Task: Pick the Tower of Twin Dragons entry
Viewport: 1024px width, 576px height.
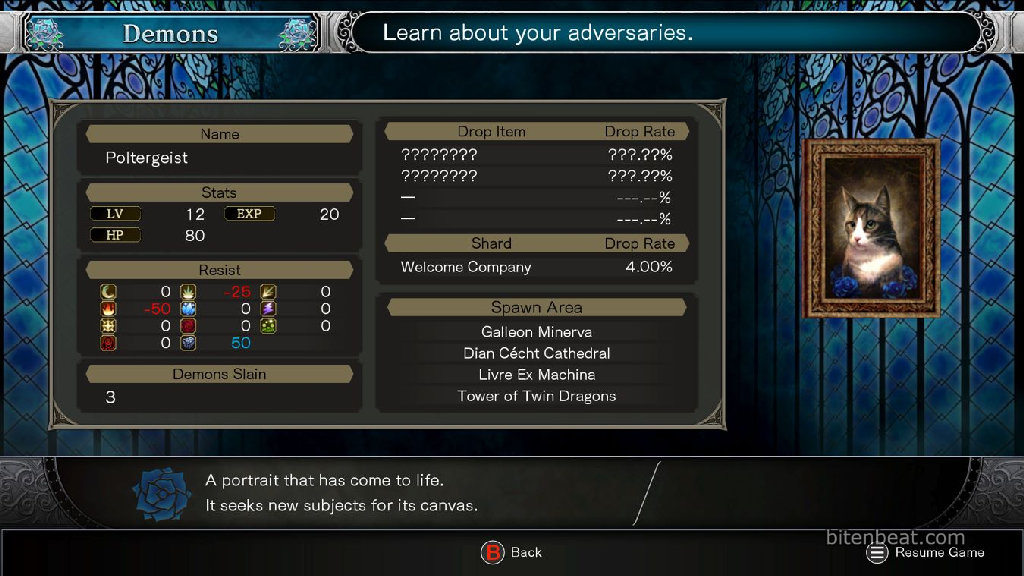Action: (x=536, y=396)
